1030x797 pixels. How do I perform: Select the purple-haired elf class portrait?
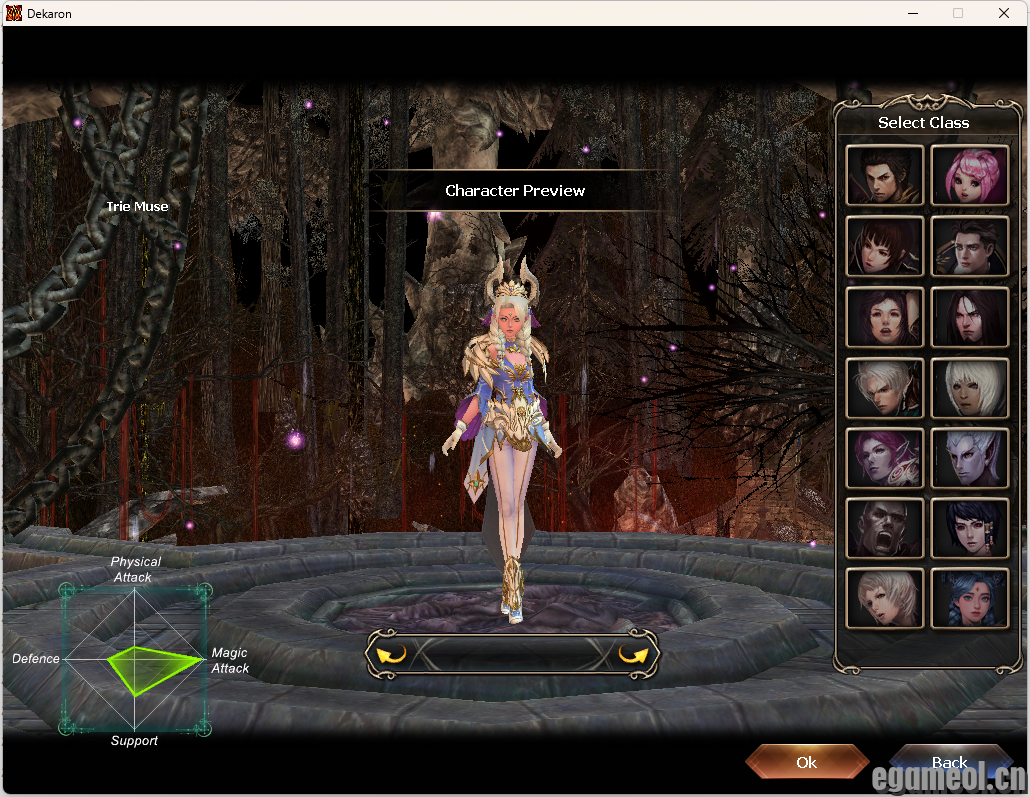click(884, 458)
